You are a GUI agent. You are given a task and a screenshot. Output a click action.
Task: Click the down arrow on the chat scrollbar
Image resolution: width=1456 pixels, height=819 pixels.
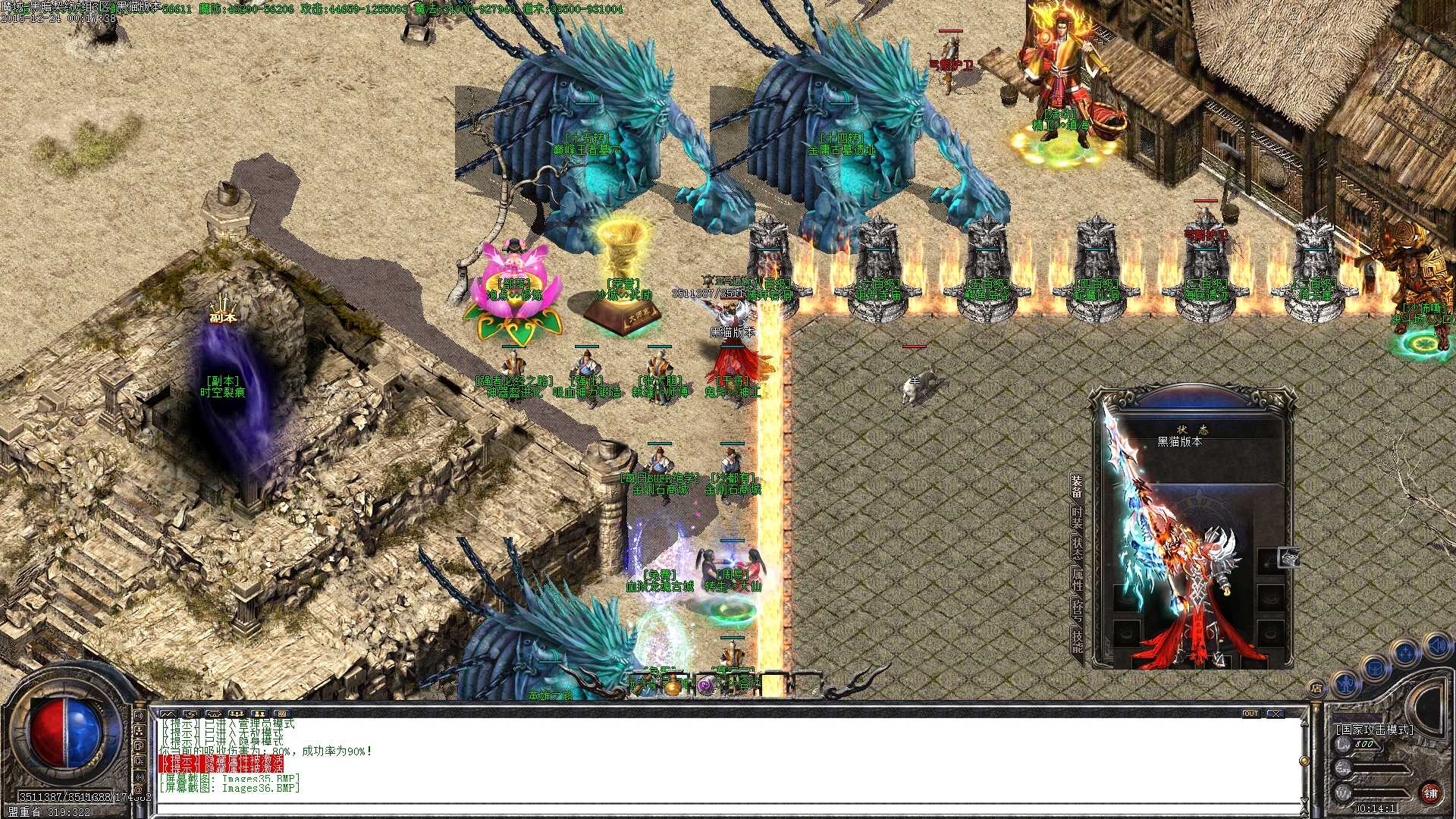click(x=1304, y=800)
